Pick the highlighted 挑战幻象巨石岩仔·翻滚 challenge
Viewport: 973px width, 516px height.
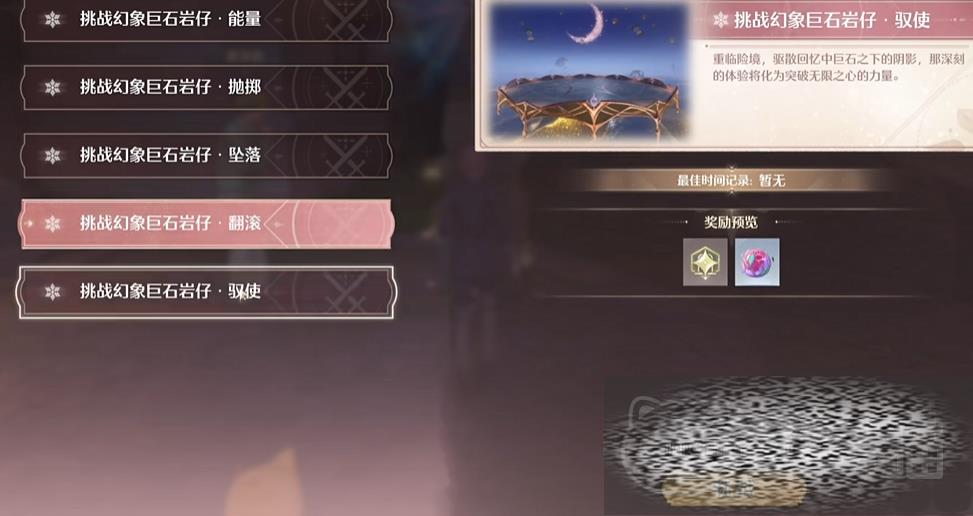coord(206,223)
